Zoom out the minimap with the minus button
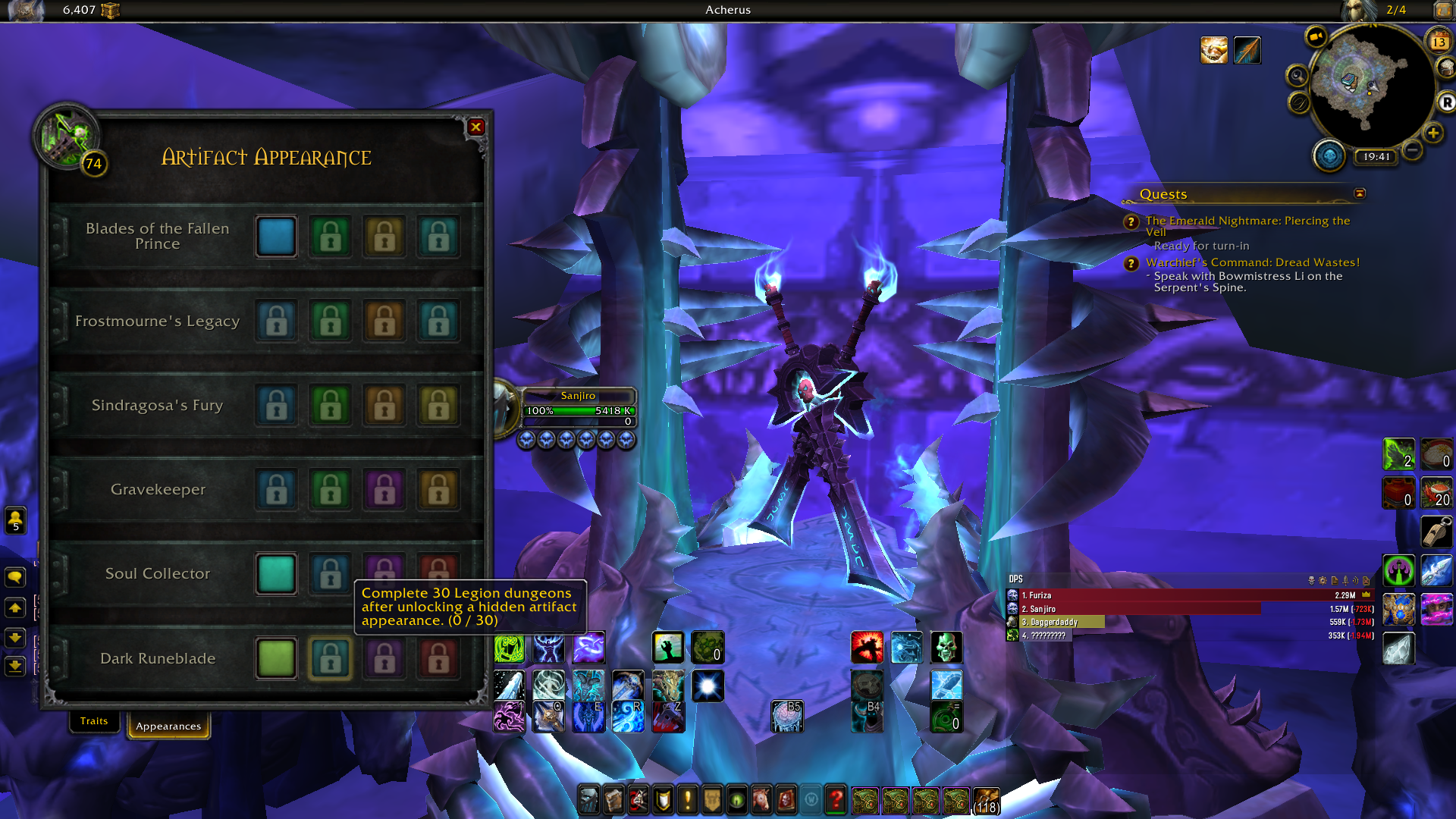Image resolution: width=1456 pixels, height=819 pixels. pos(1412,150)
